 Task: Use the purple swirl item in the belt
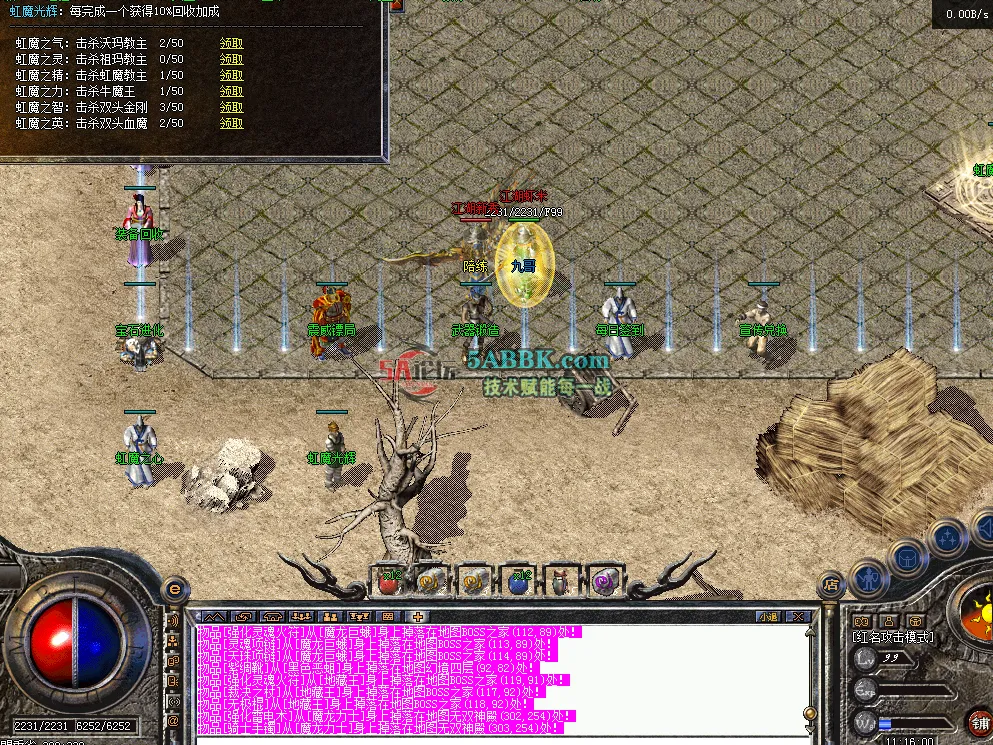pos(604,579)
